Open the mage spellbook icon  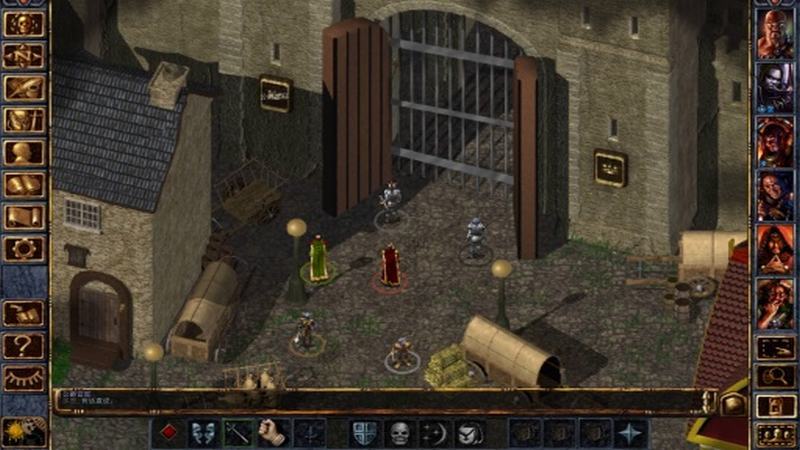(23, 185)
